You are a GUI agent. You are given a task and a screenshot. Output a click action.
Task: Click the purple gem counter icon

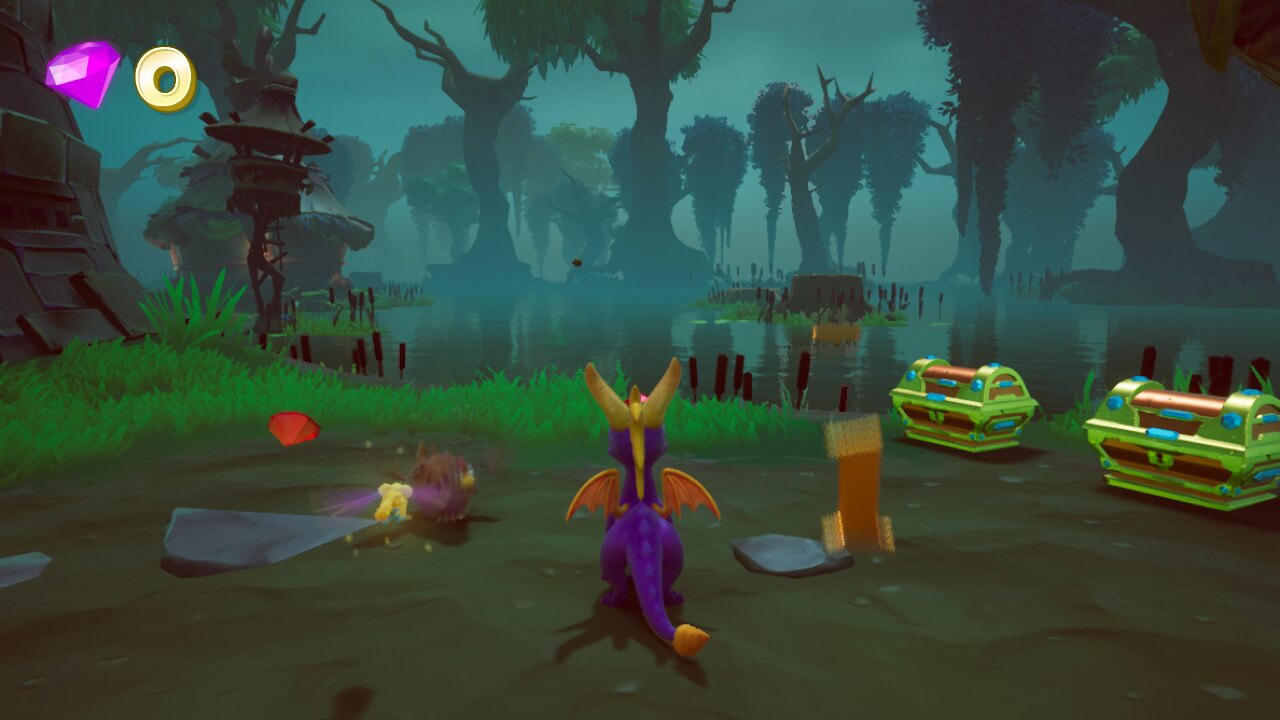(x=83, y=73)
